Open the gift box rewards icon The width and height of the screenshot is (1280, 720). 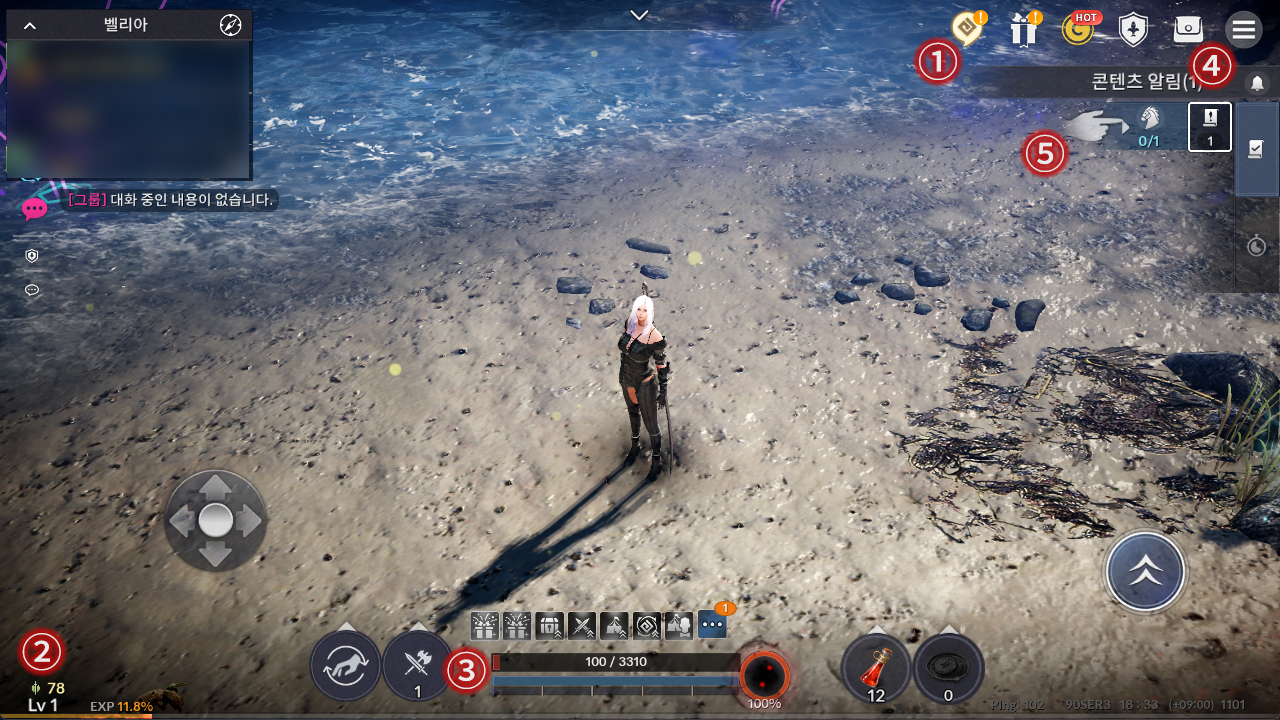coord(1023,30)
